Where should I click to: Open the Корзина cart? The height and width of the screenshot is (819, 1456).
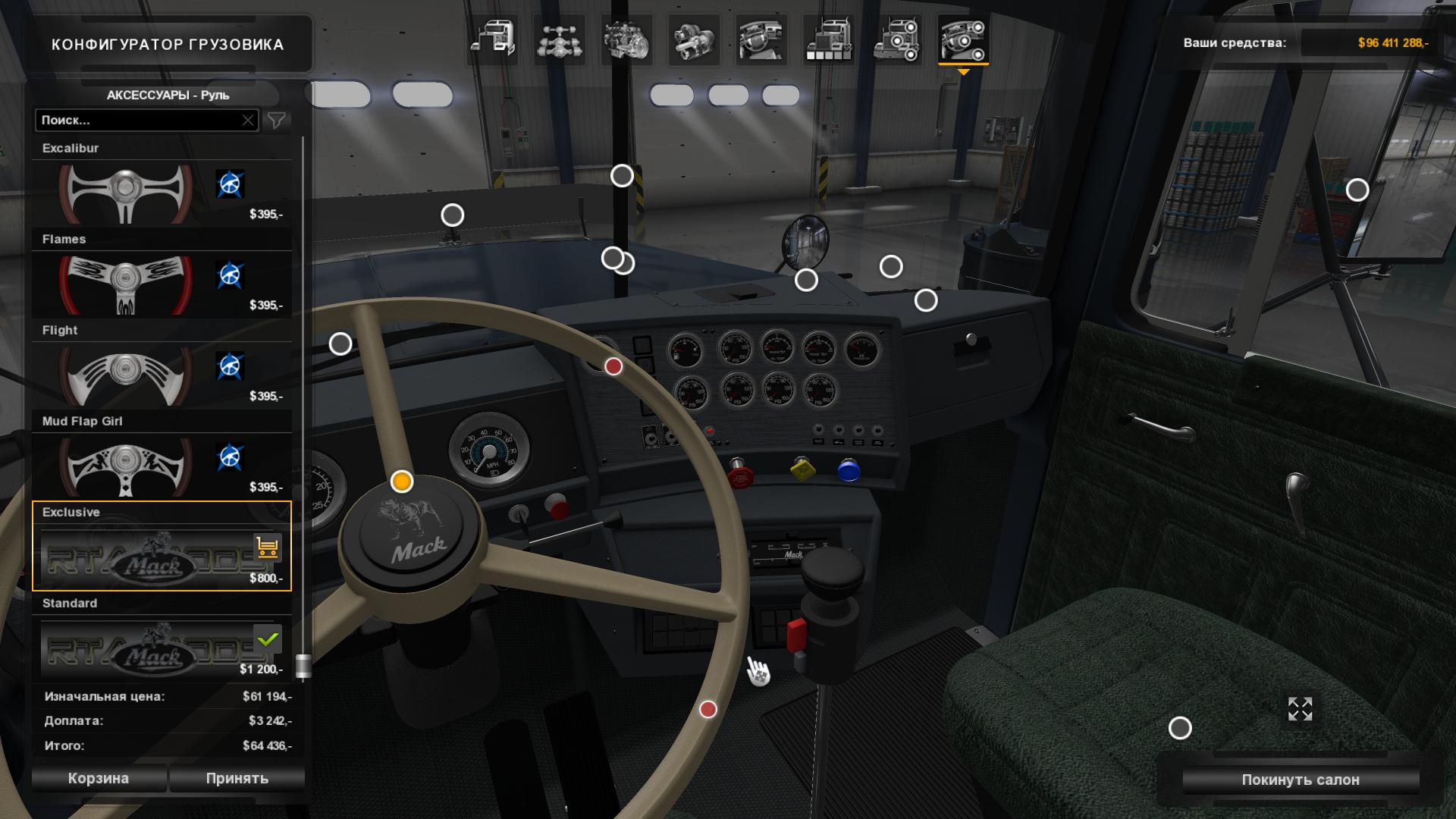tap(99, 778)
